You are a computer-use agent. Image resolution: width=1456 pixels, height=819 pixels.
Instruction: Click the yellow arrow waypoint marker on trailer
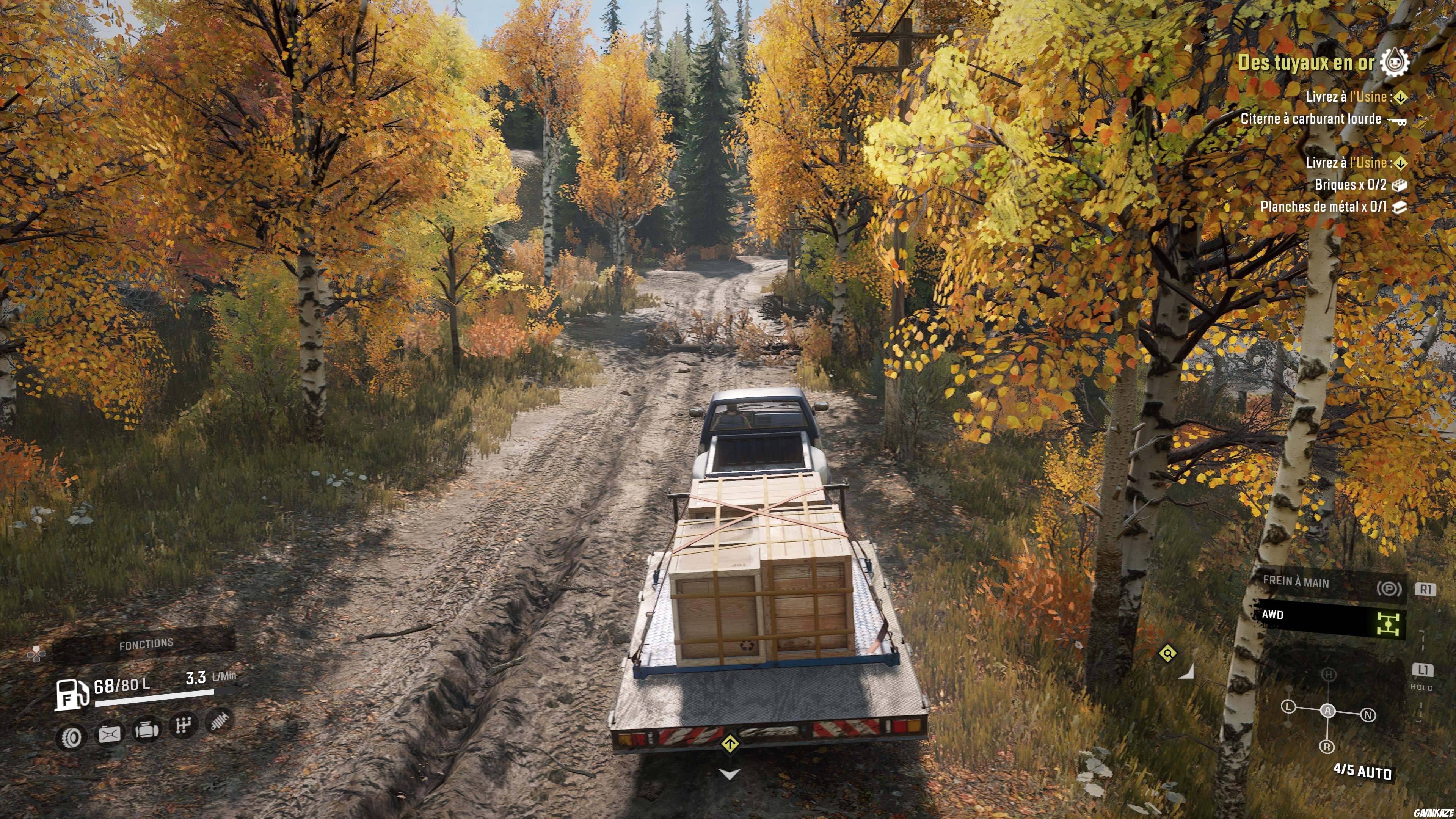(730, 744)
